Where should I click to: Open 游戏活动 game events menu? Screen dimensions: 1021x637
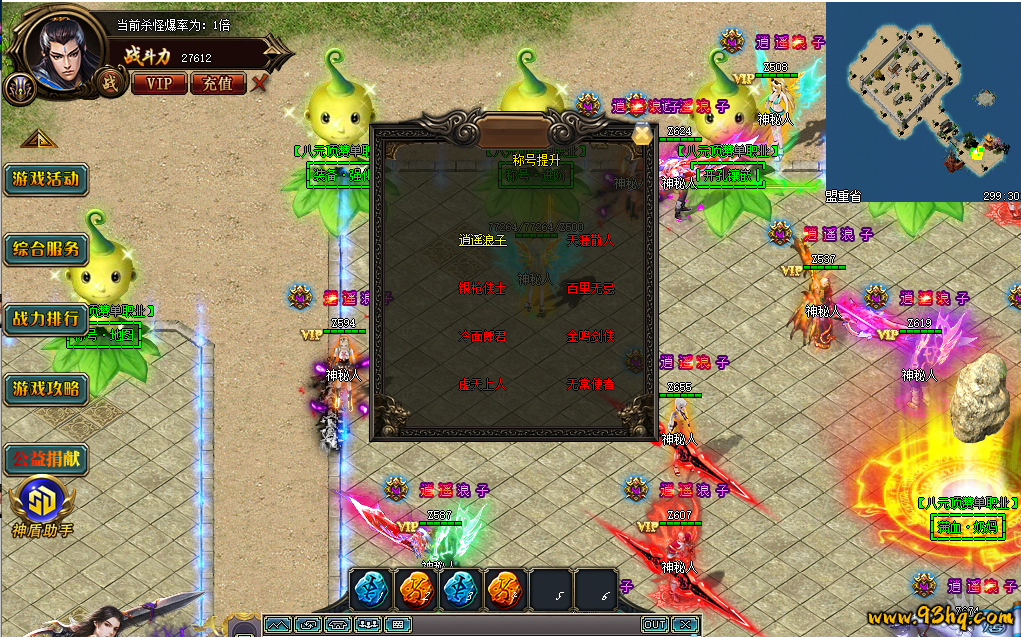pyautogui.click(x=45, y=180)
